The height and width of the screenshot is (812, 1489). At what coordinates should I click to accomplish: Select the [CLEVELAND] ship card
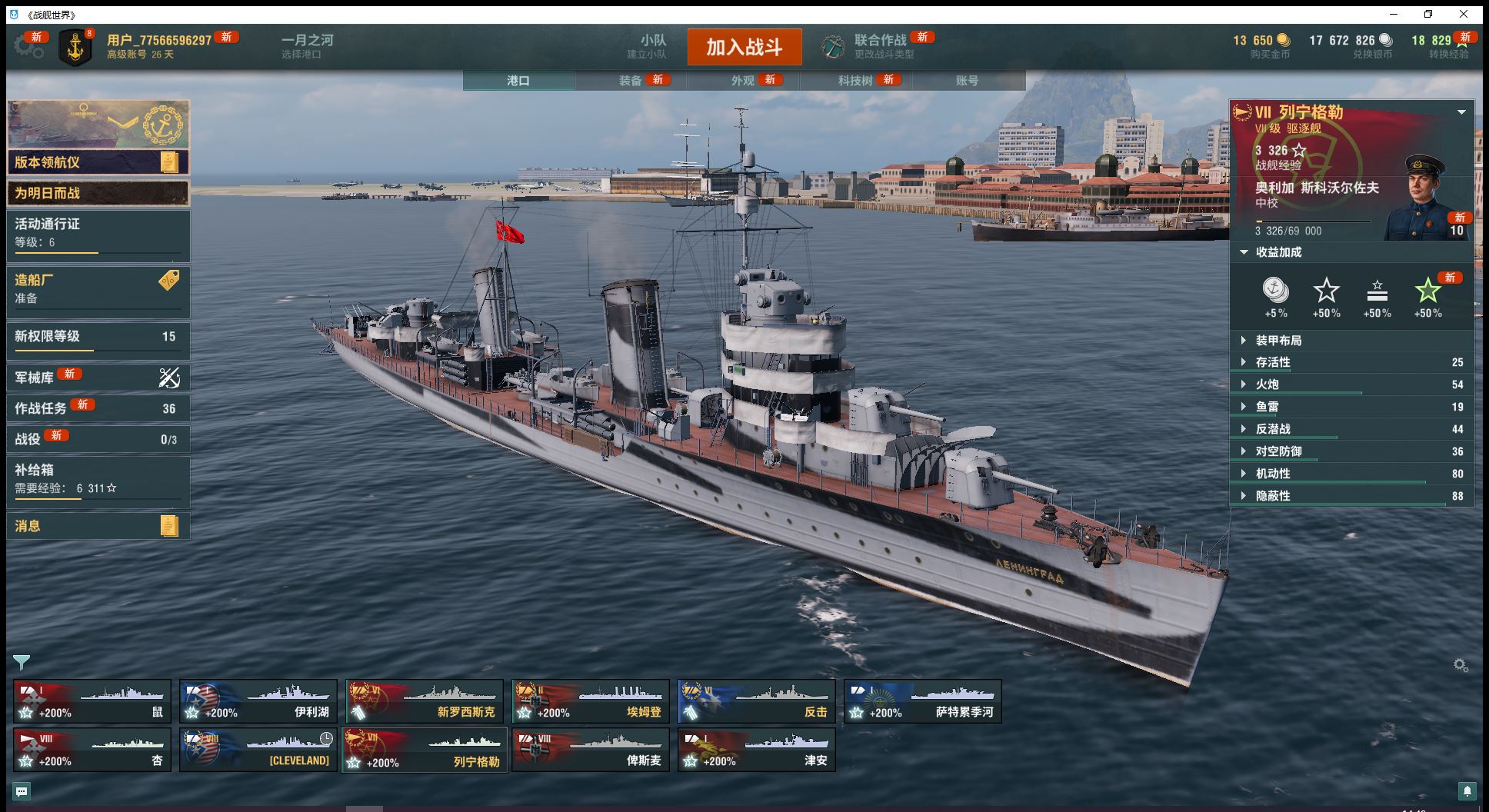pos(258,750)
